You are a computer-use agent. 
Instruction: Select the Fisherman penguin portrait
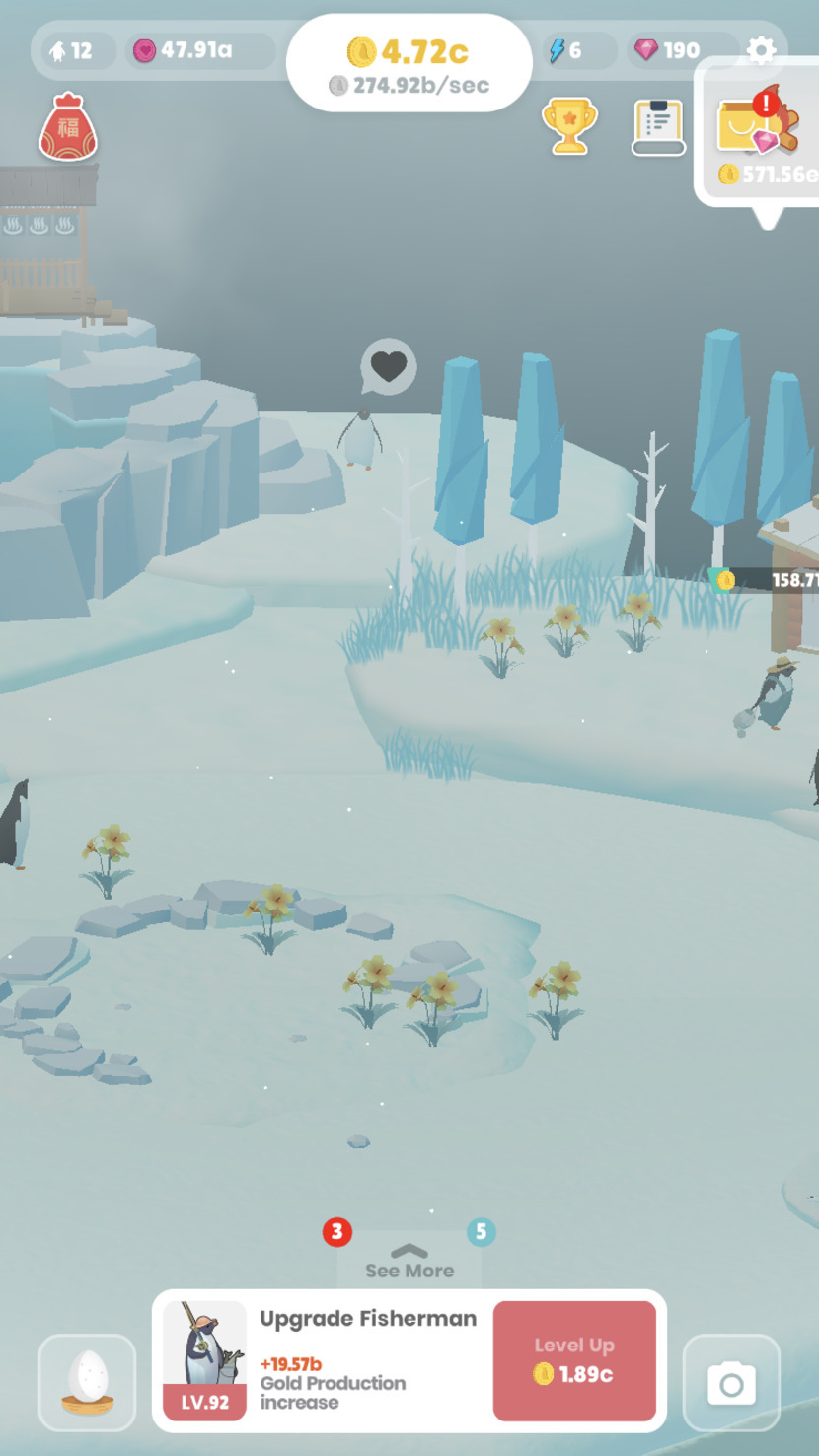coord(204,1359)
